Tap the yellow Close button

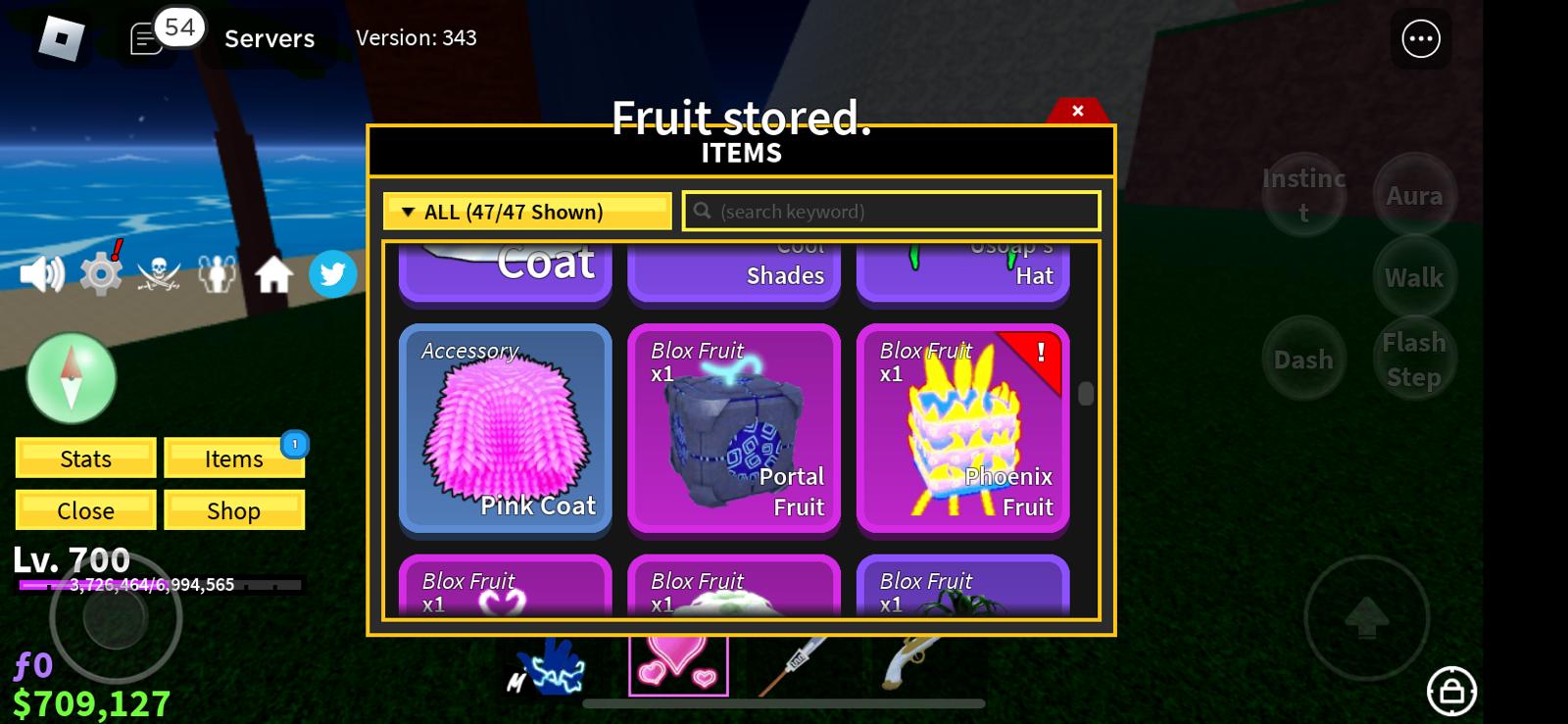tap(86, 510)
